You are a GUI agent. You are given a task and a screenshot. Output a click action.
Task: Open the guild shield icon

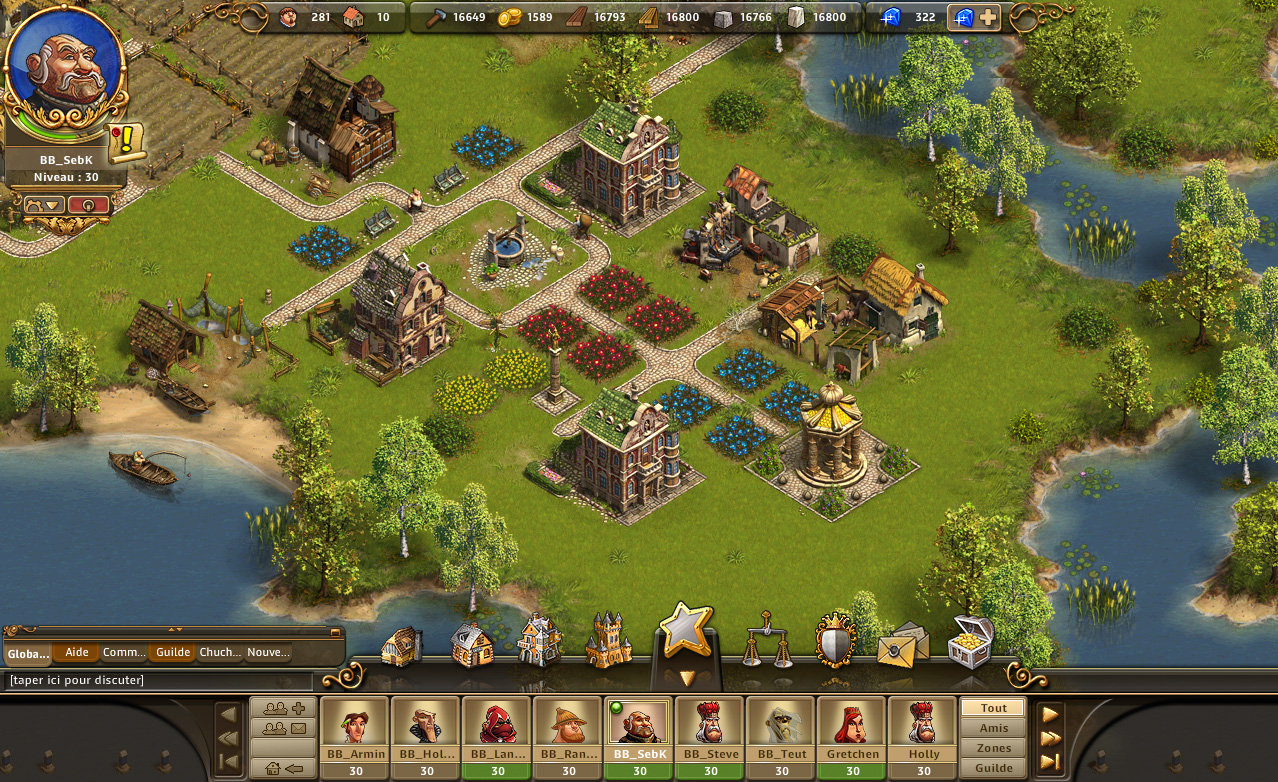pyautogui.click(x=836, y=641)
